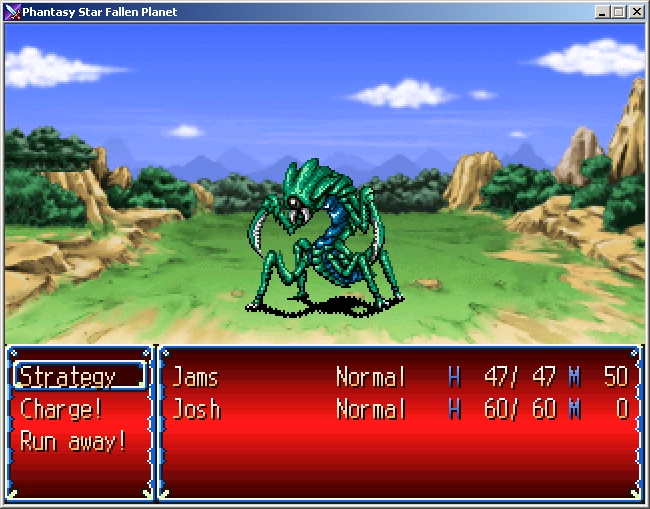Pick Run away! from battle menu

click(x=73, y=441)
